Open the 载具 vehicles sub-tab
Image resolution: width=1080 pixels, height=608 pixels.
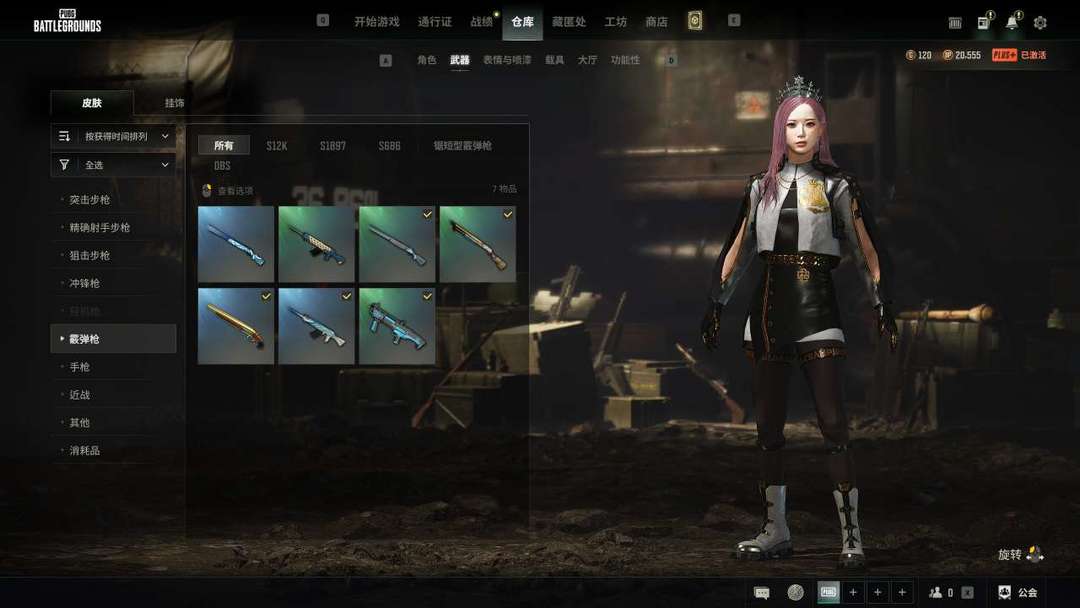(555, 61)
